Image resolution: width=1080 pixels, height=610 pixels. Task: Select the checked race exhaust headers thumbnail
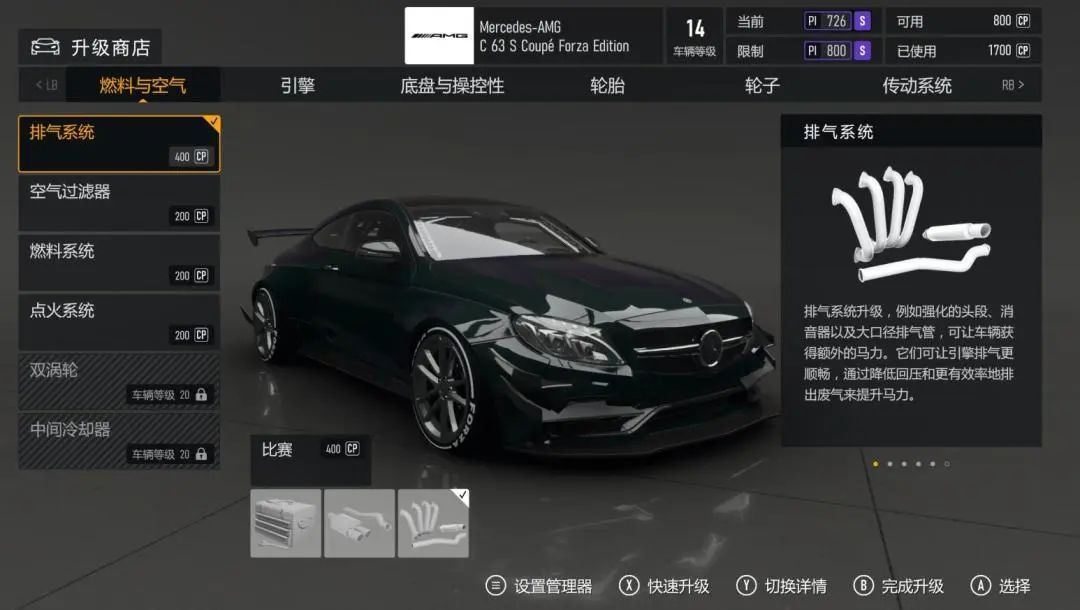[433, 523]
